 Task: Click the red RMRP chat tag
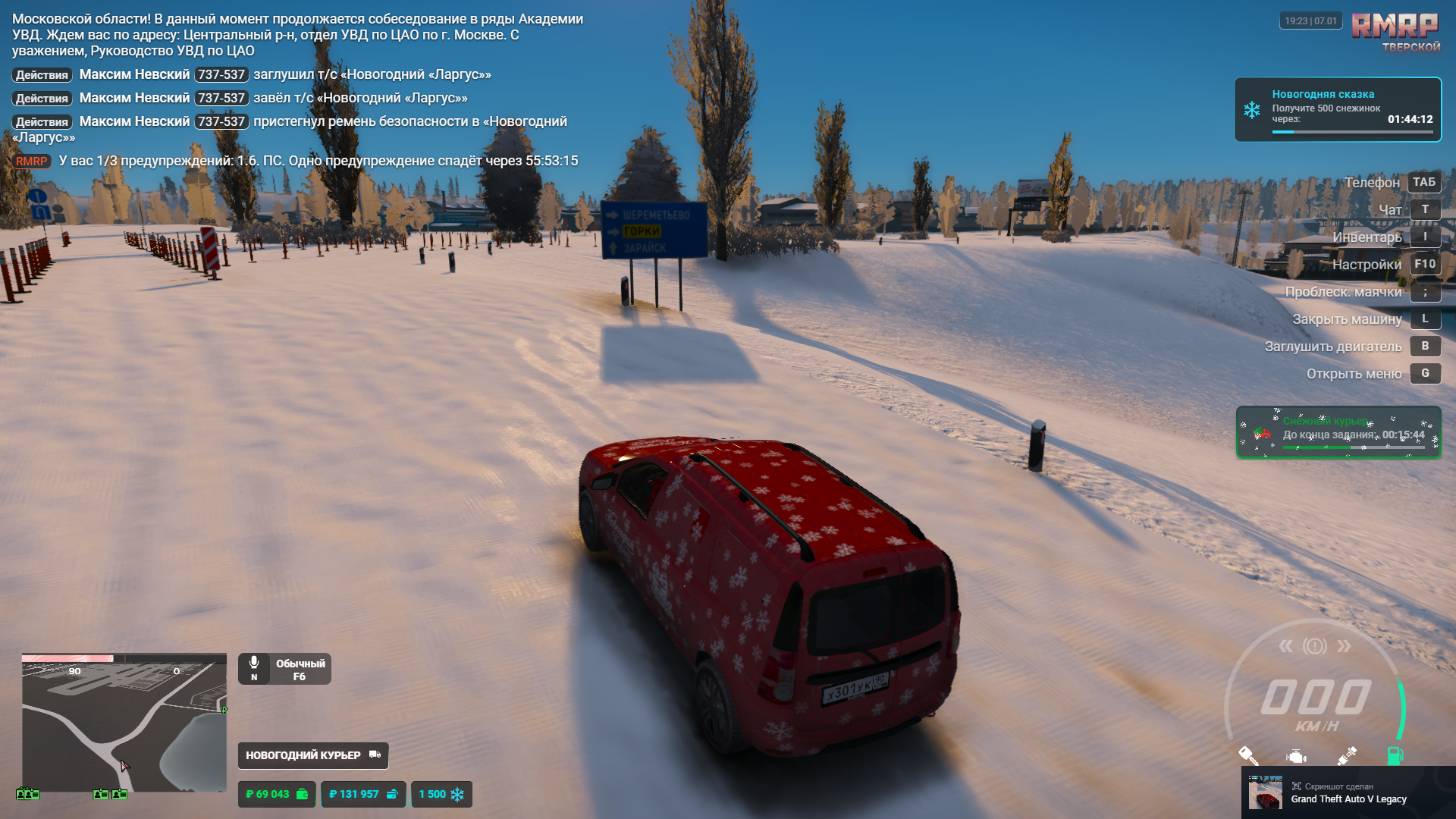(31, 161)
